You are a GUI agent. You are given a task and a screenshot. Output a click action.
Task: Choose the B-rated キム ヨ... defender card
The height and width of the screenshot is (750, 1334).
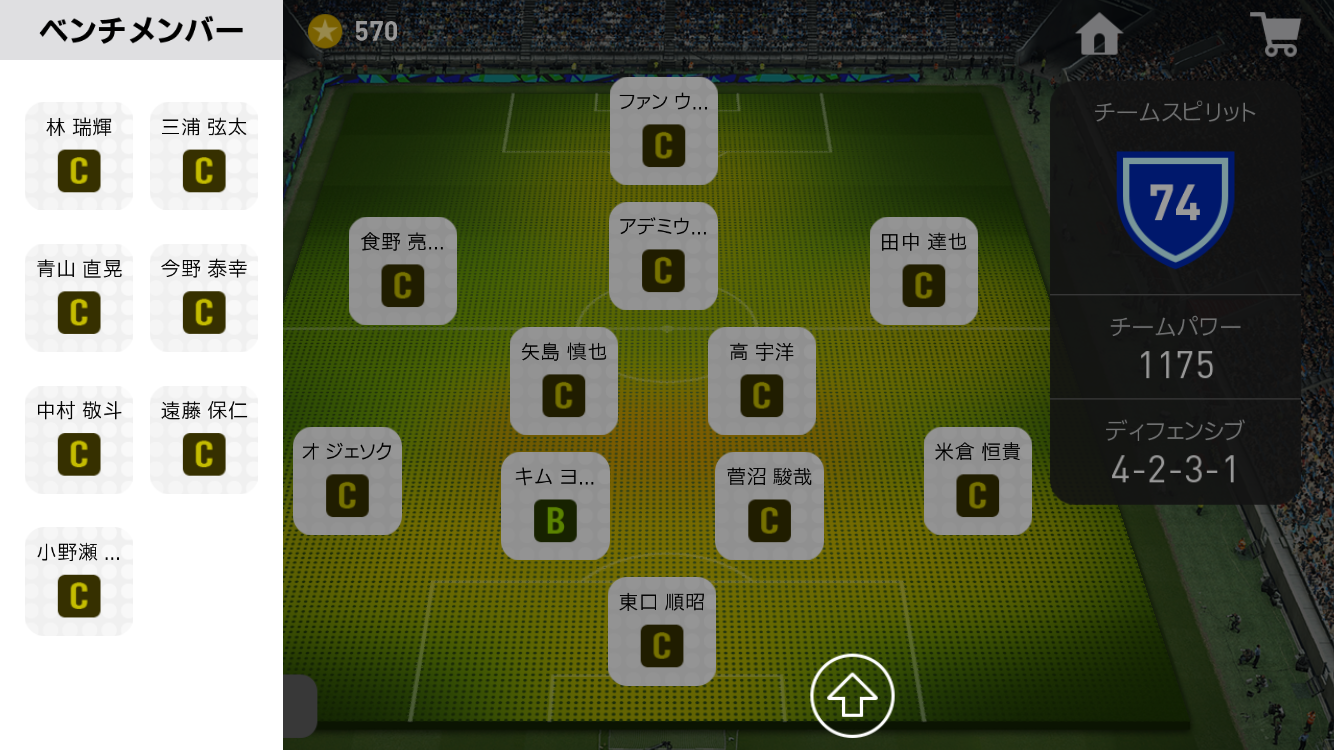pyautogui.click(x=555, y=506)
